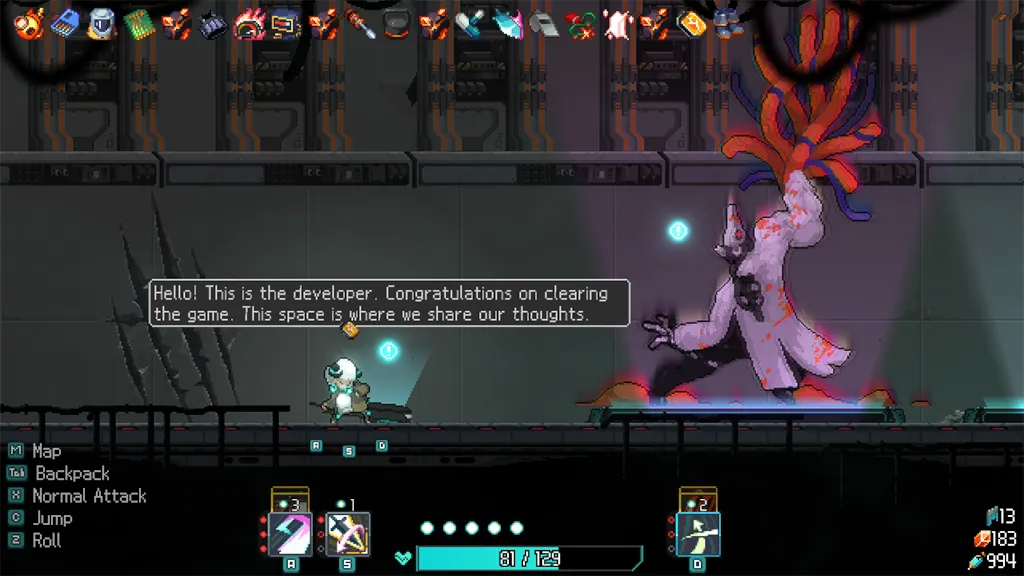Viewport: 1024px width, 576px height.
Task: Select the flaming speedometer item icon
Action: pos(249,23)
